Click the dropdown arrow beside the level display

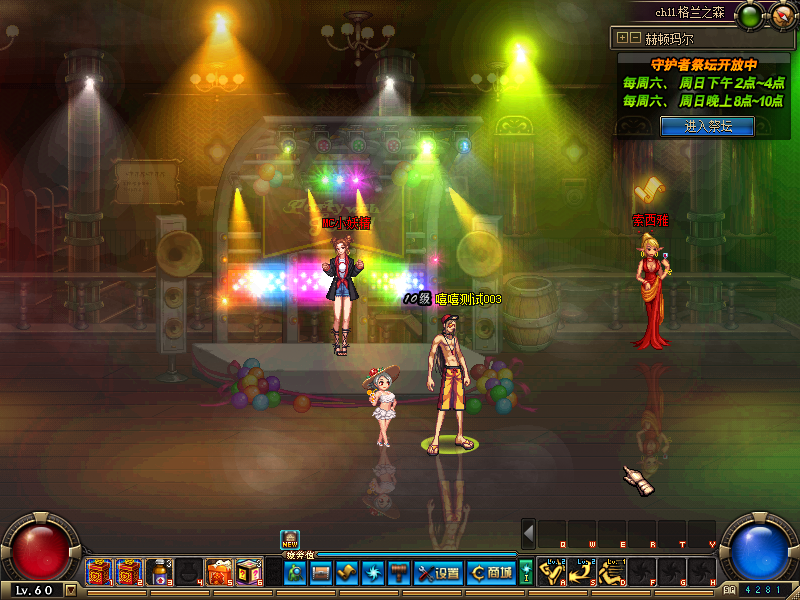tap(70, 590)
